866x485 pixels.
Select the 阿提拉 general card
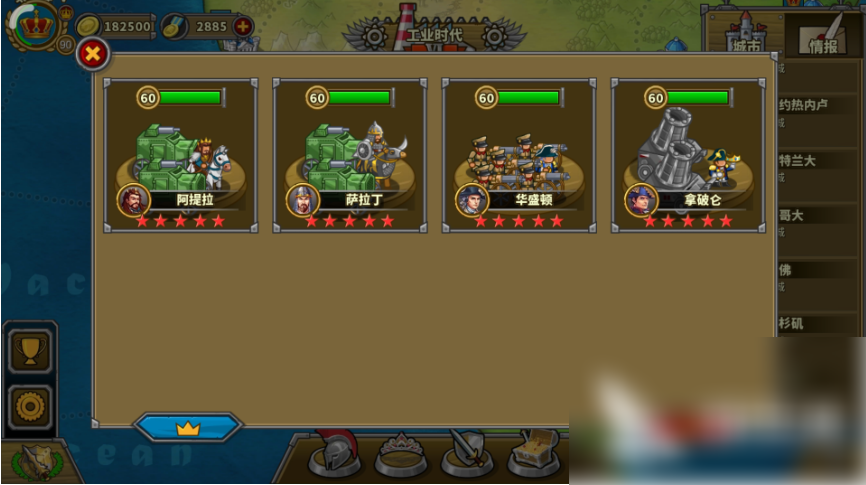[181, 156]
